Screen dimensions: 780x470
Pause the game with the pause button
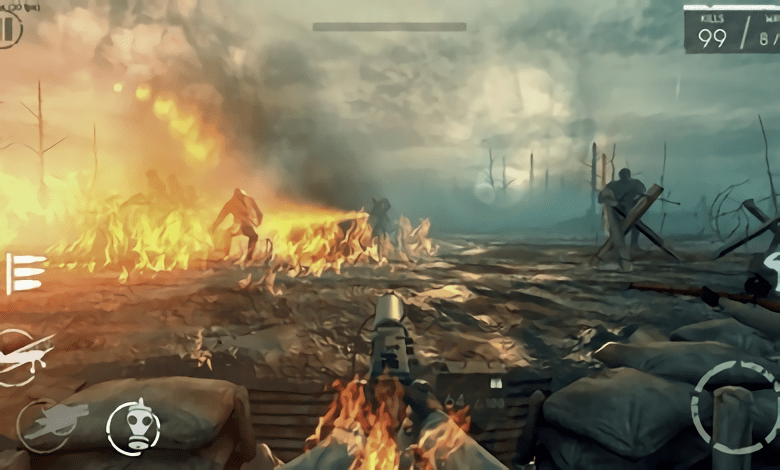(x=9, y=29)
